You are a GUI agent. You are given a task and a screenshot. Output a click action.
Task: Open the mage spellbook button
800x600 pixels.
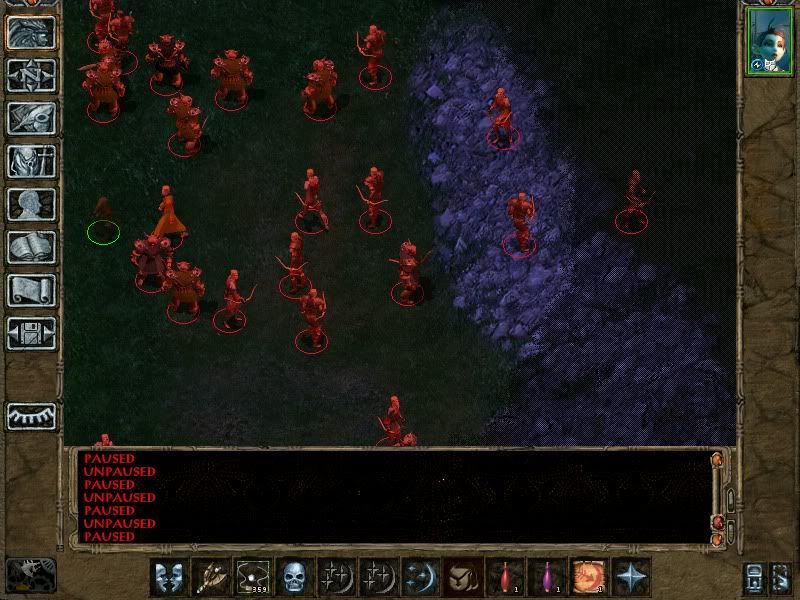click(x=31, y=247)
